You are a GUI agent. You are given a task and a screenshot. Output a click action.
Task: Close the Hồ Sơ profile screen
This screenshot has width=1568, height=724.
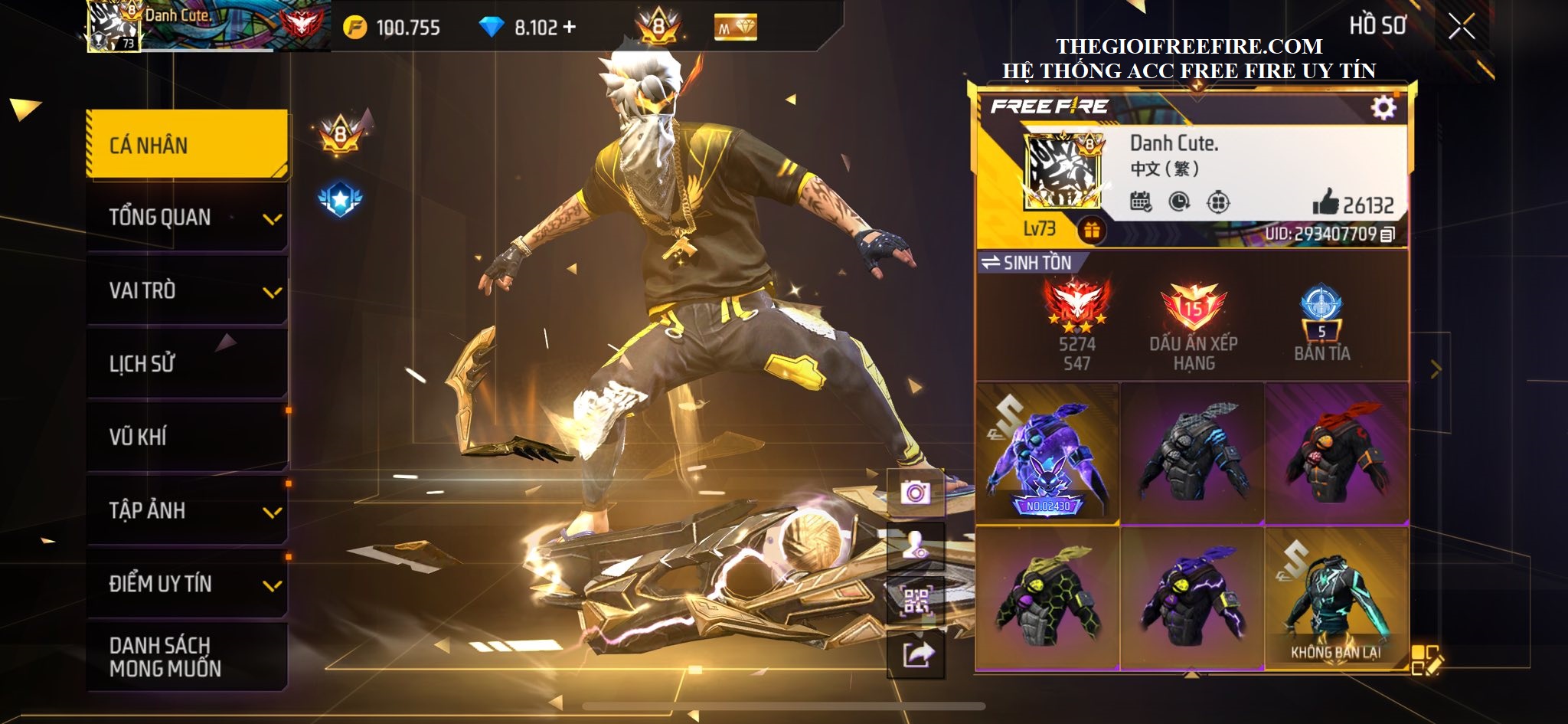1461,27
